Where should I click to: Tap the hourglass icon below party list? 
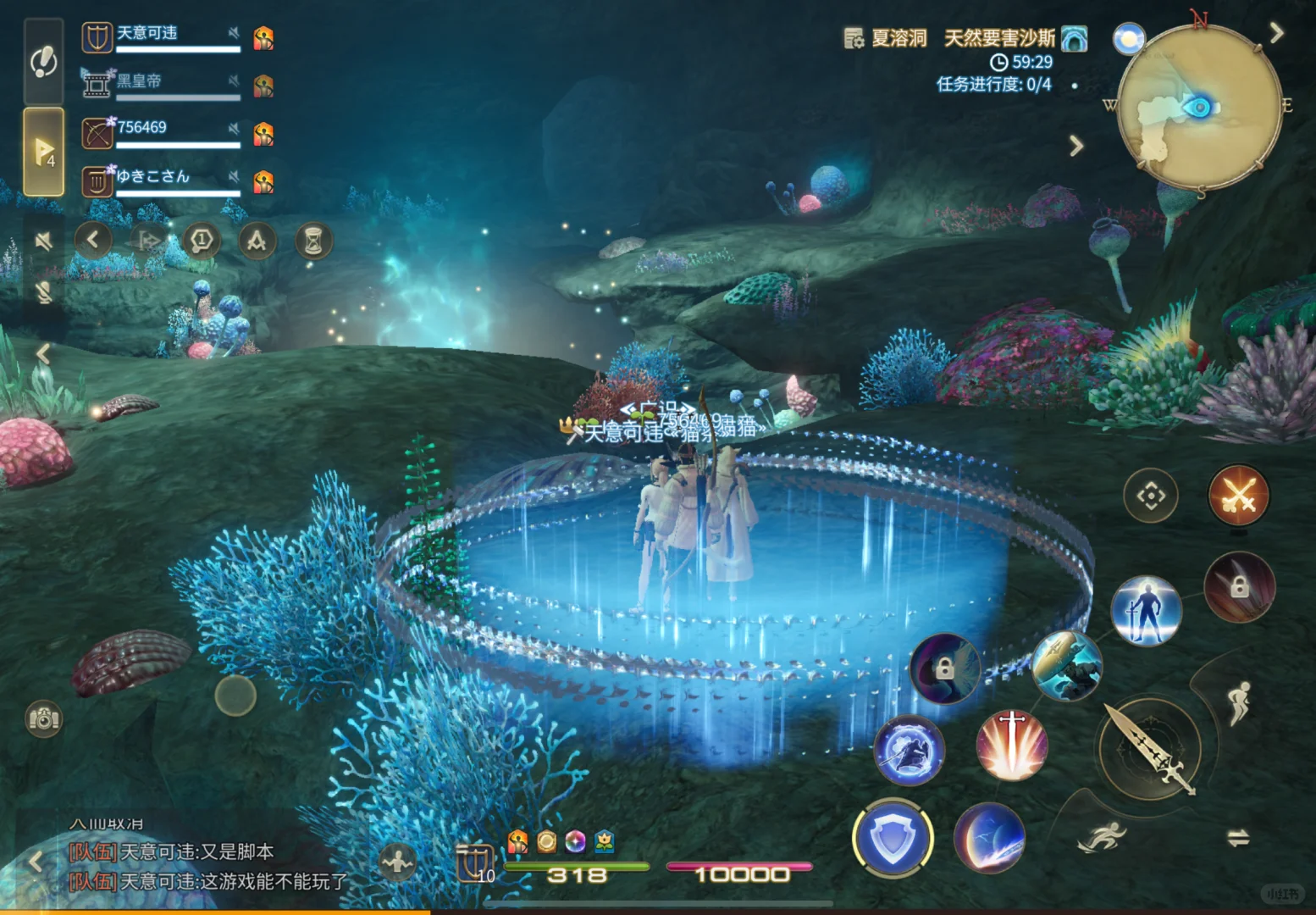point(313,241)
